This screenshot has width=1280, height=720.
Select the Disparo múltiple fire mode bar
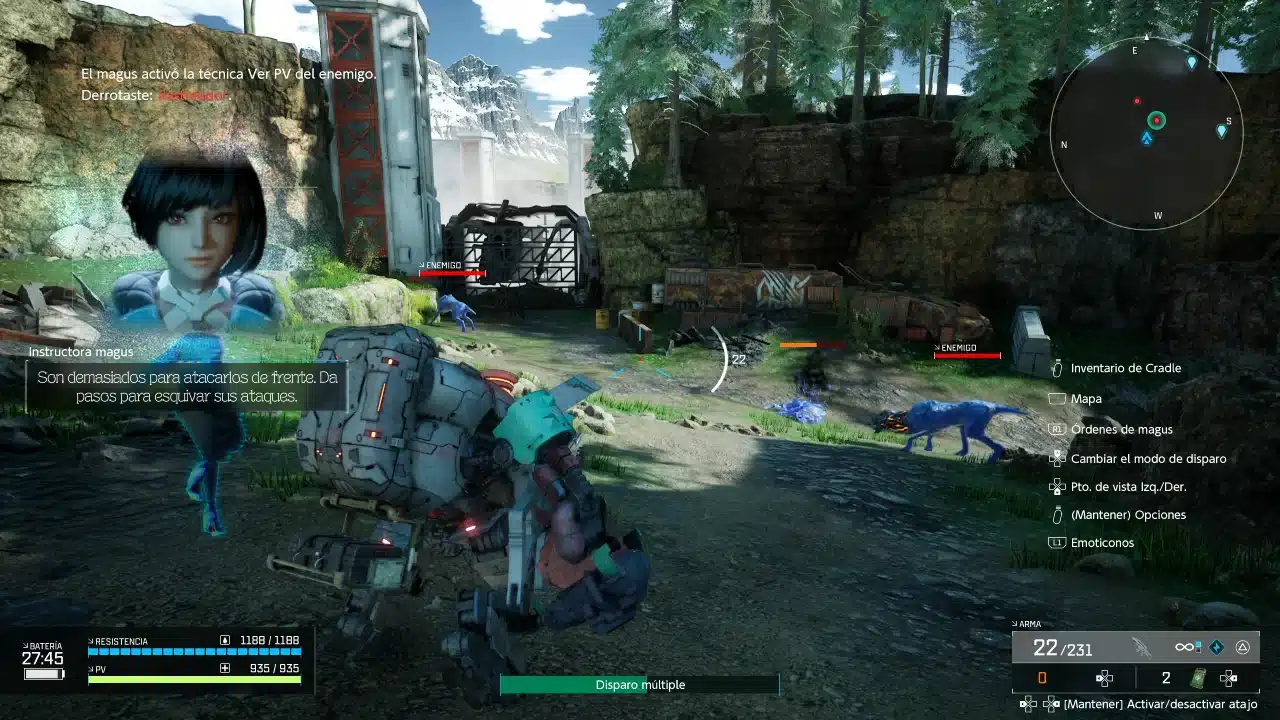pos(640,685)
